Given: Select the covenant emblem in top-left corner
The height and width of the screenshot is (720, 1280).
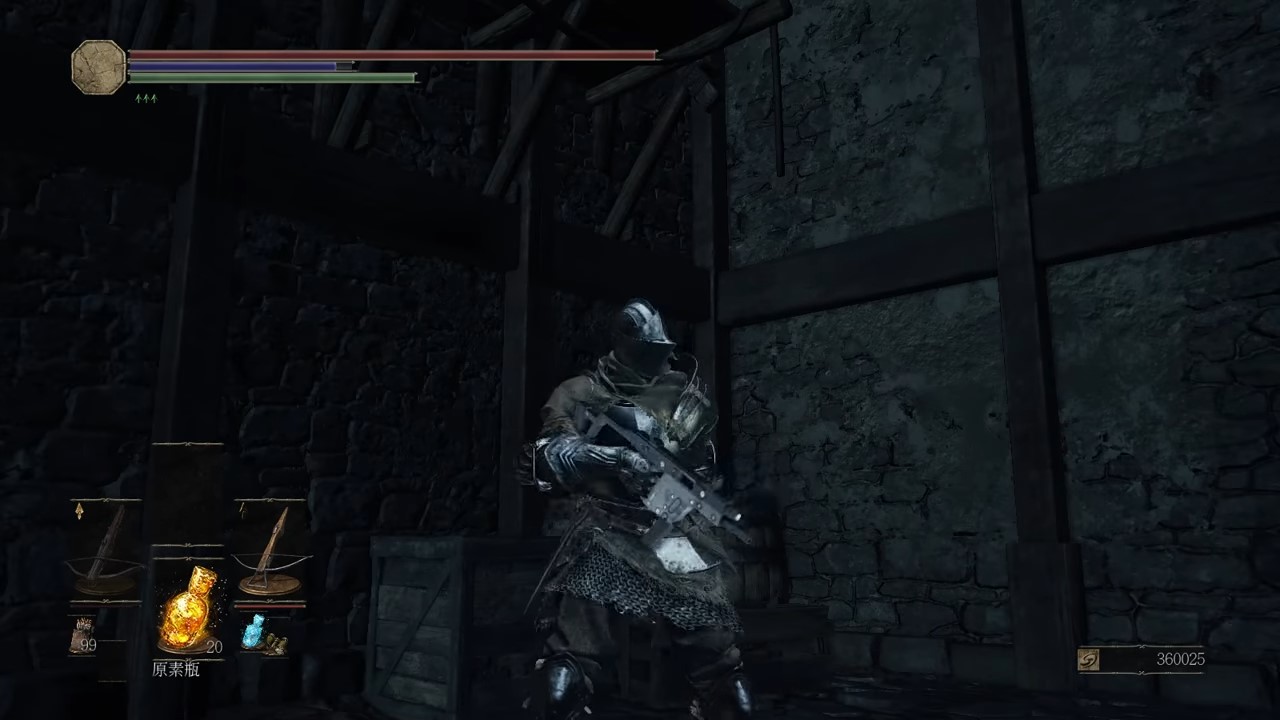Looking at the screenshot, I should coord(98,69).
